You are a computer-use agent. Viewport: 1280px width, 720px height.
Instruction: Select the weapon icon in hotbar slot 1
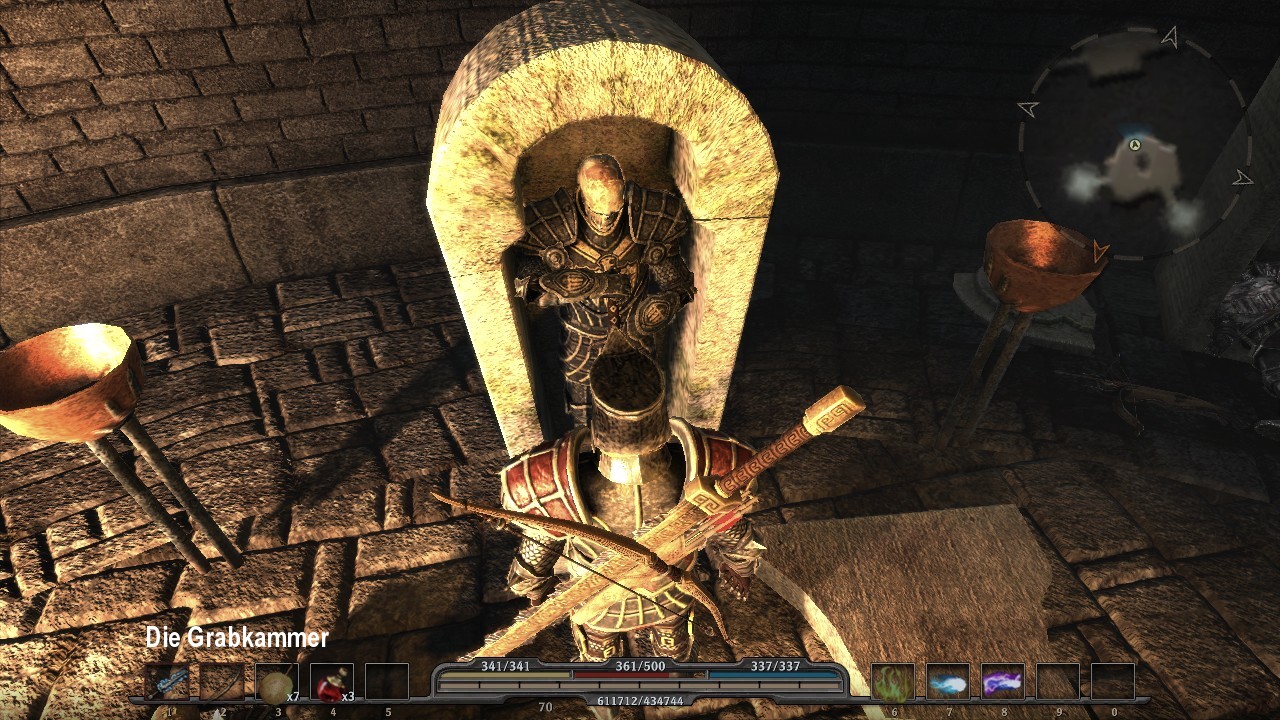tap(165, 683)
